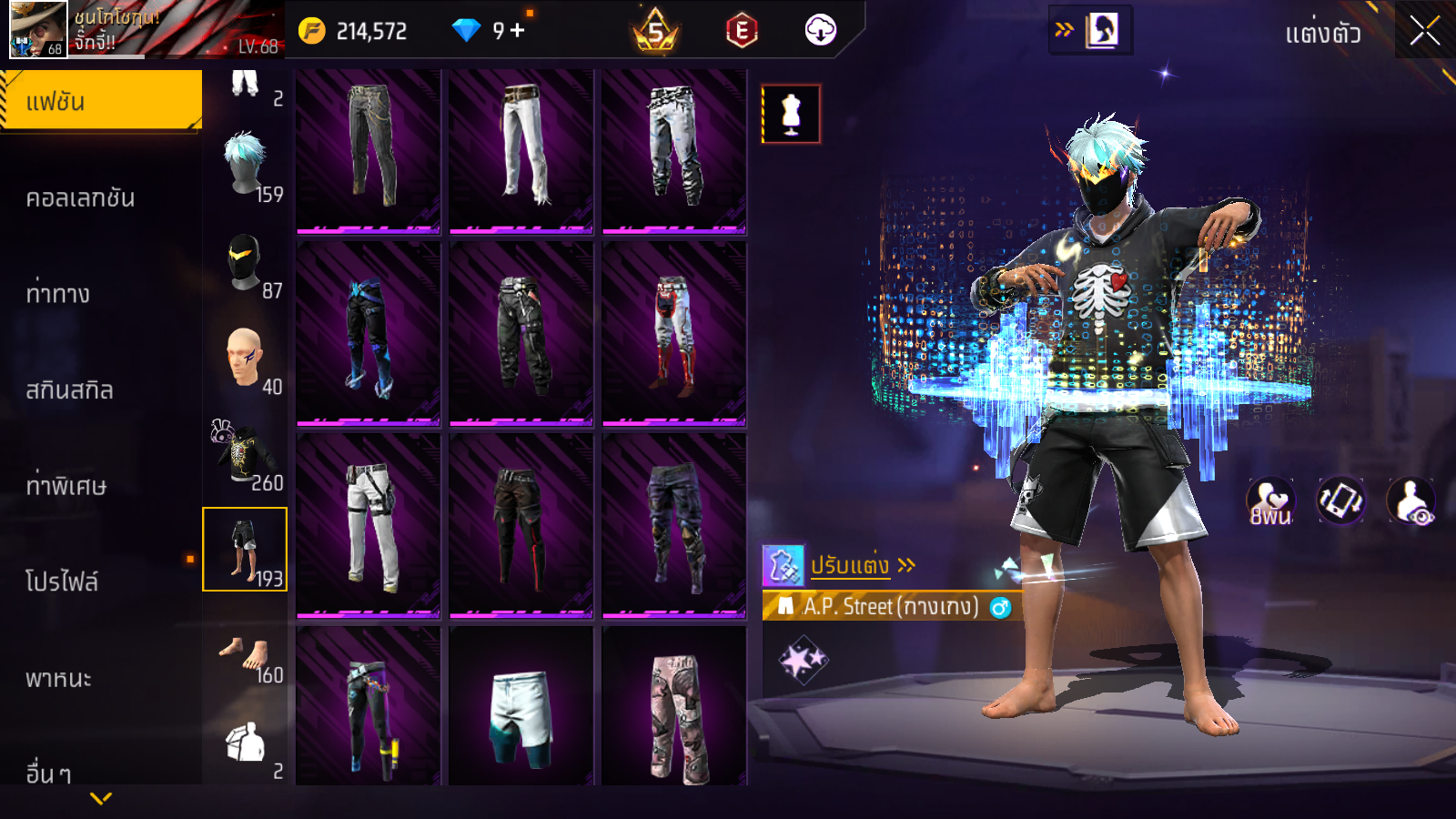Add diamonds with the plus button
1456x819 pixels.
coord(518,30)
